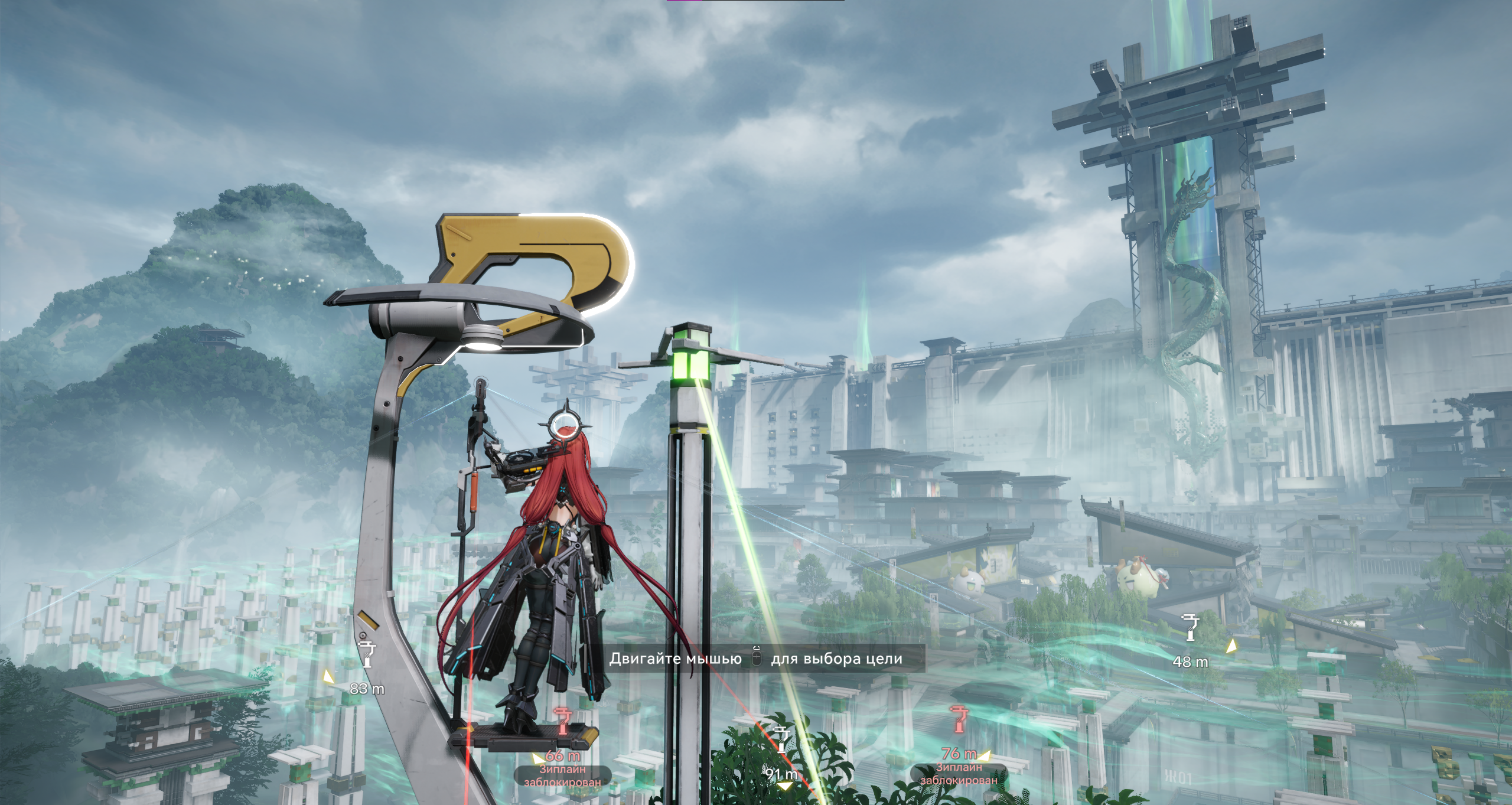The height and width of the screenshot is (805, 1512).
Task: Pick the blocked red zipline at 76 m
Action: click(x=958, y=719)
